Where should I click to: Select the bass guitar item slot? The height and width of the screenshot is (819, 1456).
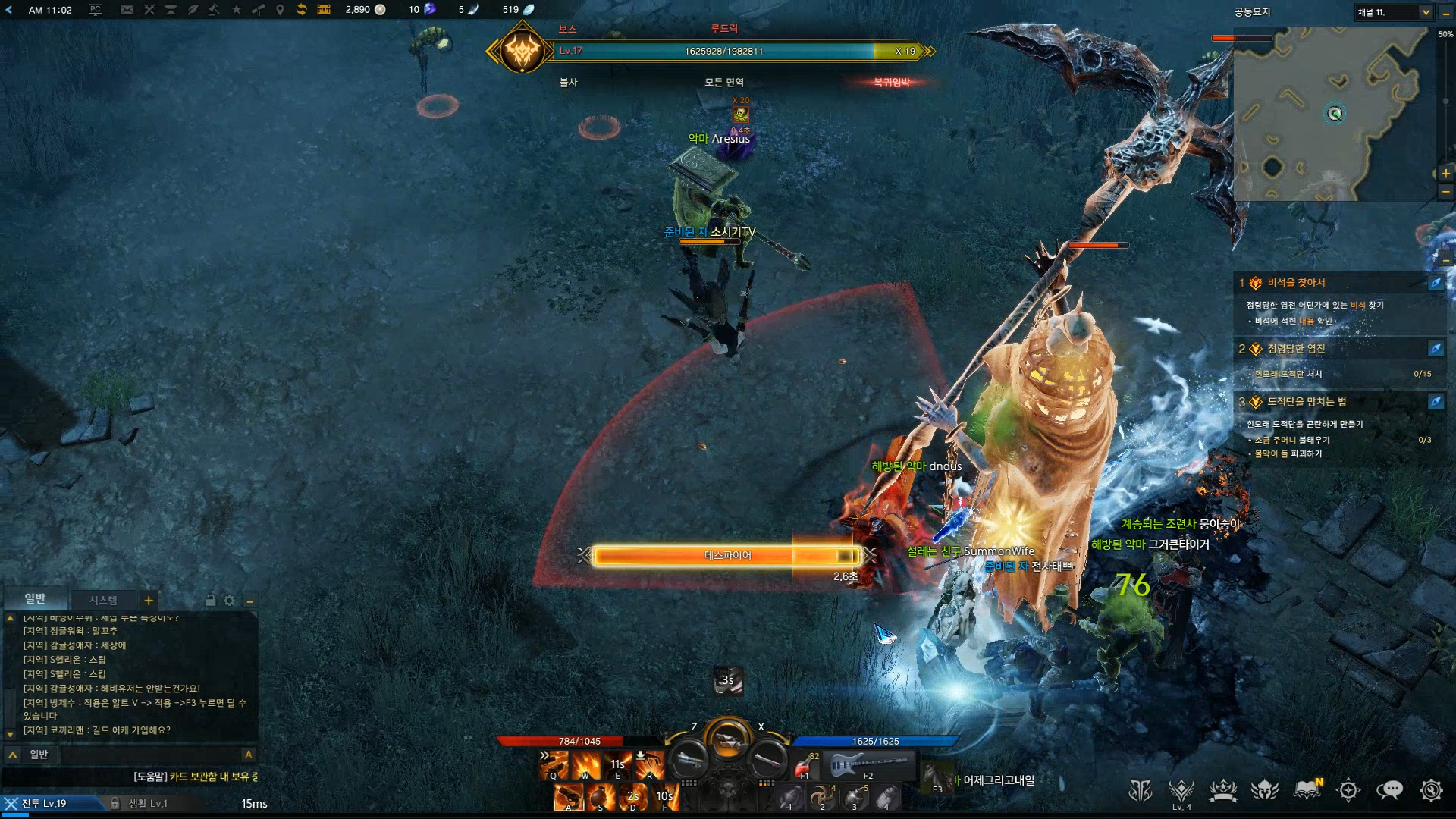[868, 766]
